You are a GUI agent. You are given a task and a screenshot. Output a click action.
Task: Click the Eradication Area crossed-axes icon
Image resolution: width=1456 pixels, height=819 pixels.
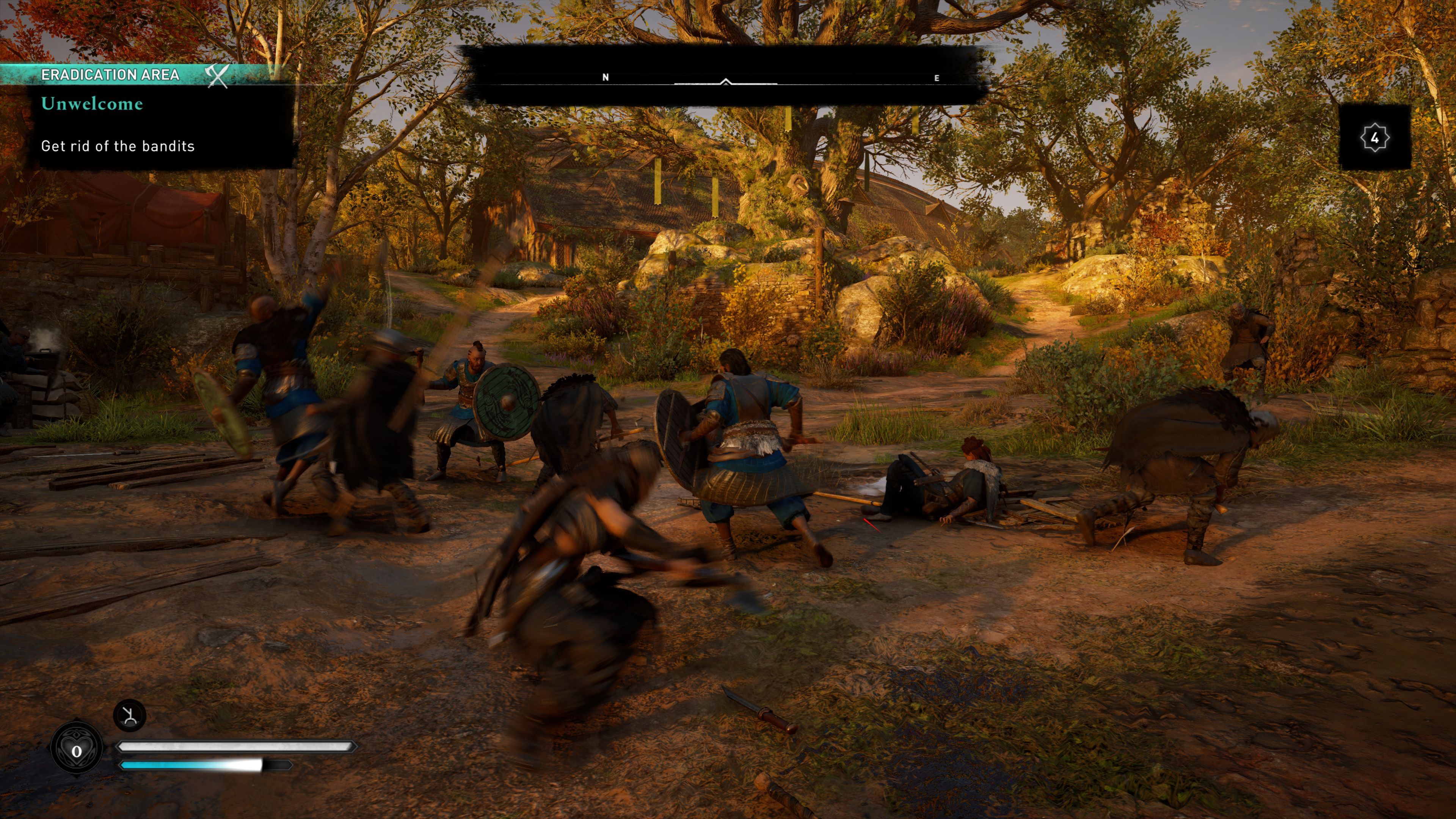pyautogui.click(x=217, y=75)
